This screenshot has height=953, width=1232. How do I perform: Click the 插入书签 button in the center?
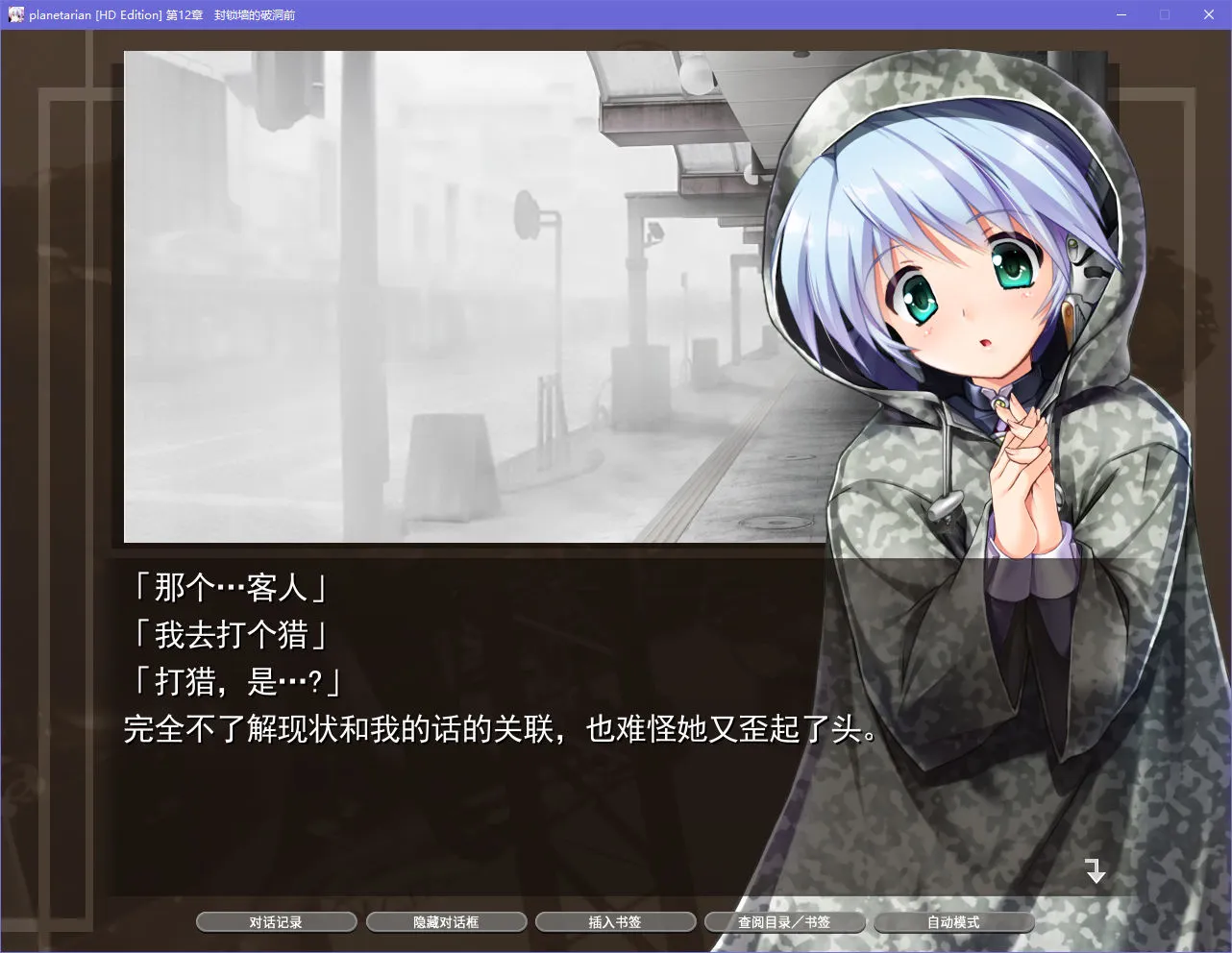click(615, 921)
